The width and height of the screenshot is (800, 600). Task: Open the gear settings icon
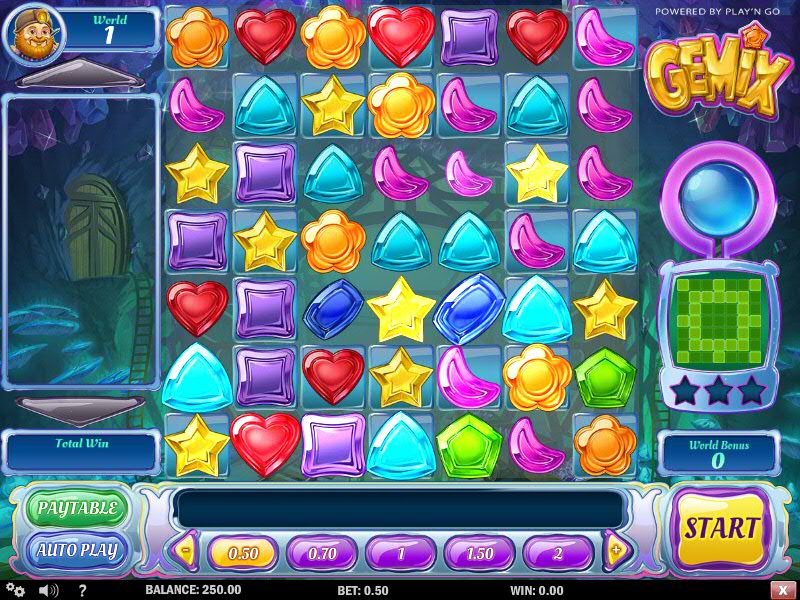click(17, 590)
